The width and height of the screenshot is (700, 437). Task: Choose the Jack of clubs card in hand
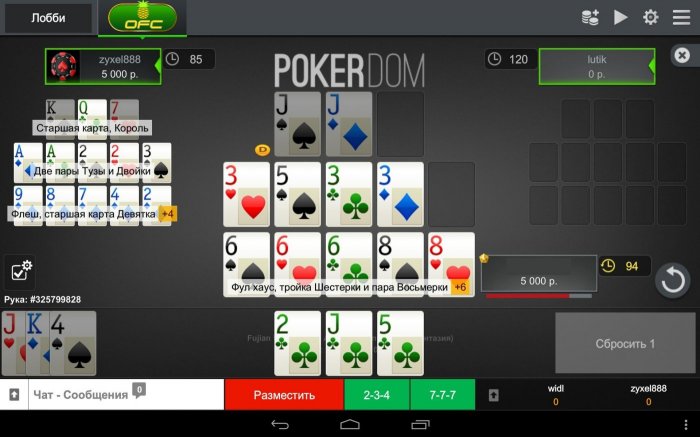tap(348, 342)
